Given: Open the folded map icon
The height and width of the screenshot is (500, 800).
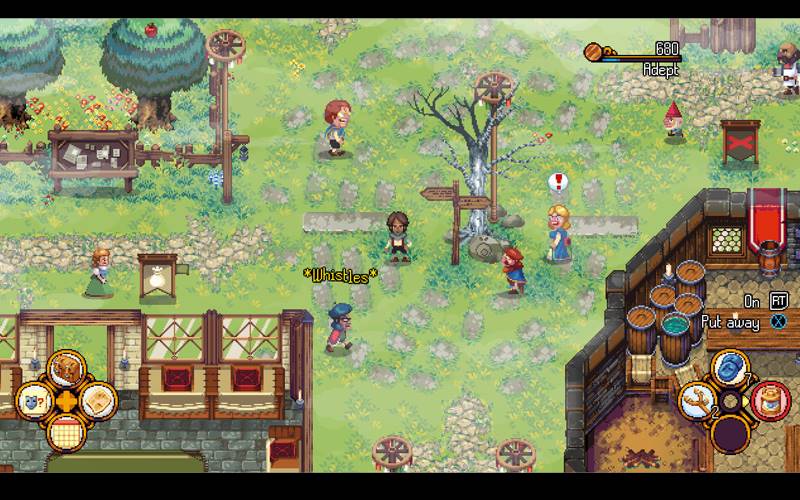Looking at the screenshot, I should 98,400.
